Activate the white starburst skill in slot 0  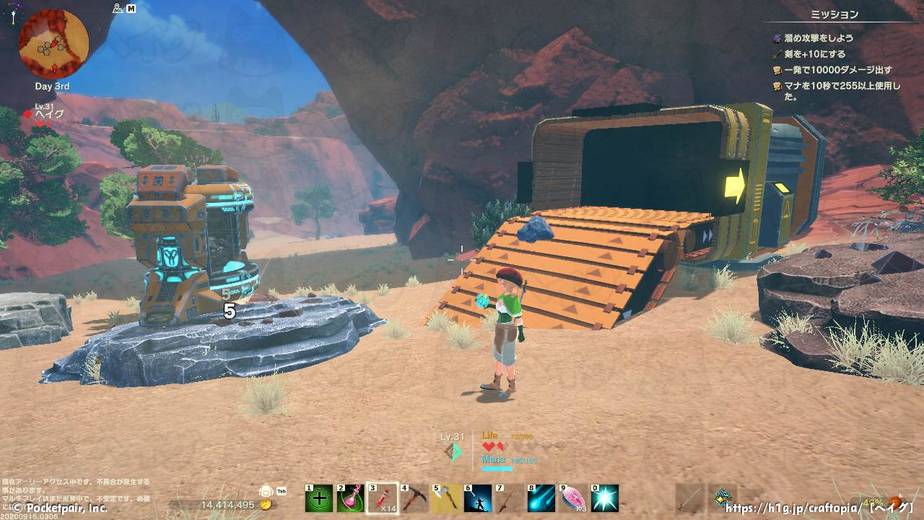coord(605,497)
